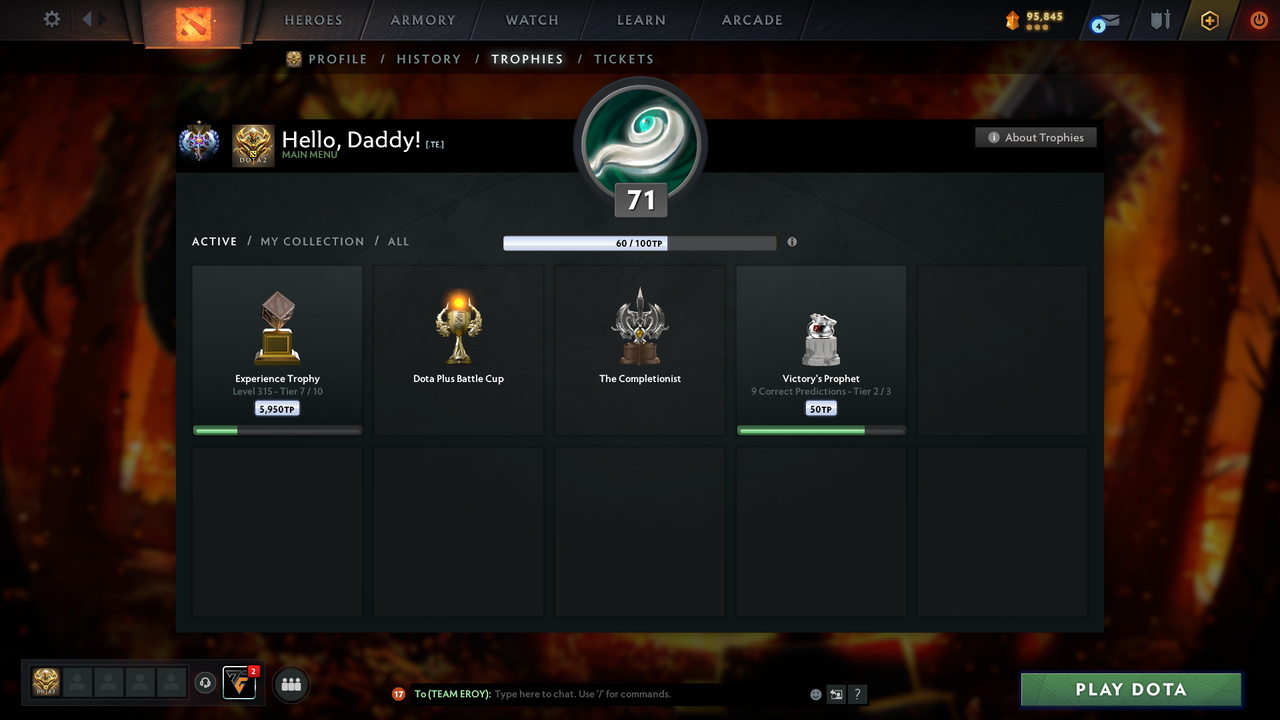Open the TICKETS tab
This screenshot has height=720, width=1280.
click(624, 59)
